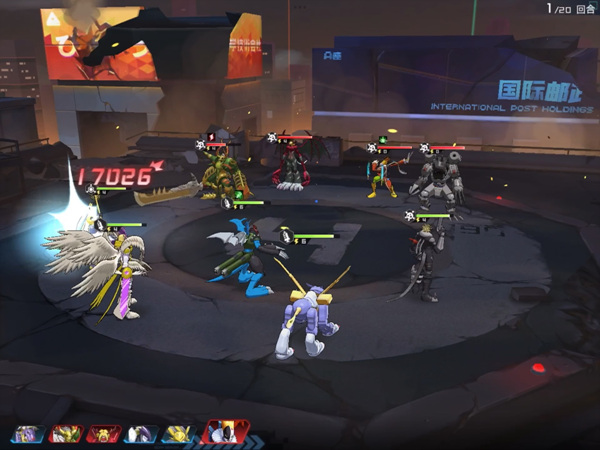Select the yellow creature portrait on blue background
This screenshot has width=600, height=450.
pyautogui.click(x=178, y=434)
